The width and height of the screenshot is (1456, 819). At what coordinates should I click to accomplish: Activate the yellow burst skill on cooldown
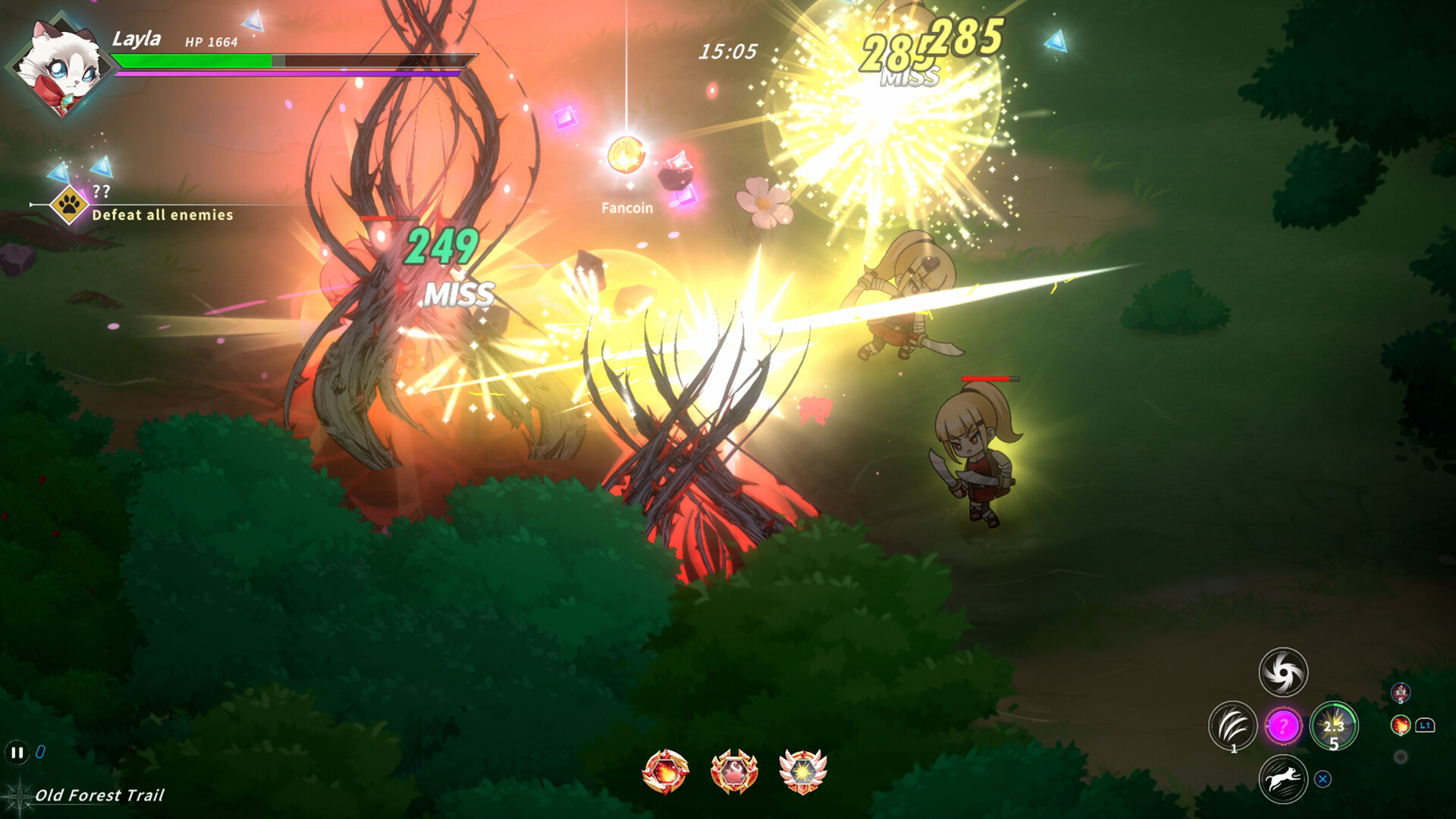pyautogui.click(x=1334, y=726)
